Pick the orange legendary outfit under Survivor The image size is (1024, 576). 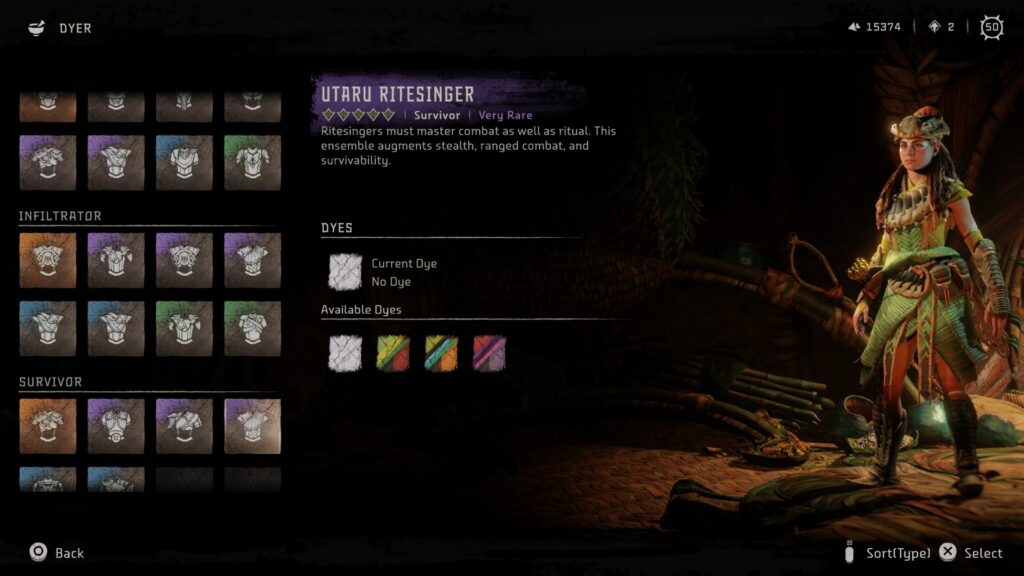pyautogui.click(x=47, y=427)
